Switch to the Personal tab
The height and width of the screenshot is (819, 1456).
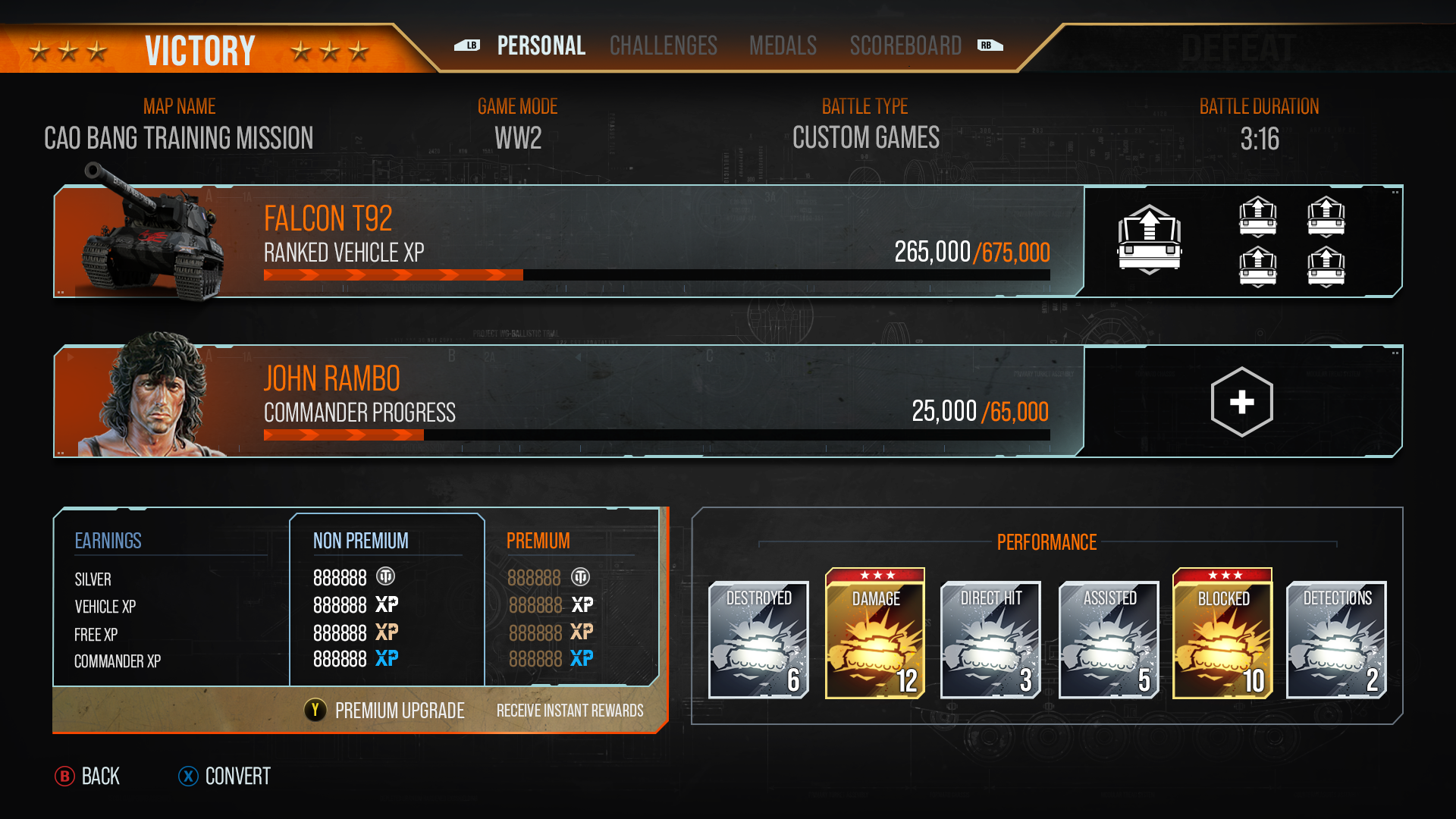click(x=541, y=45)
